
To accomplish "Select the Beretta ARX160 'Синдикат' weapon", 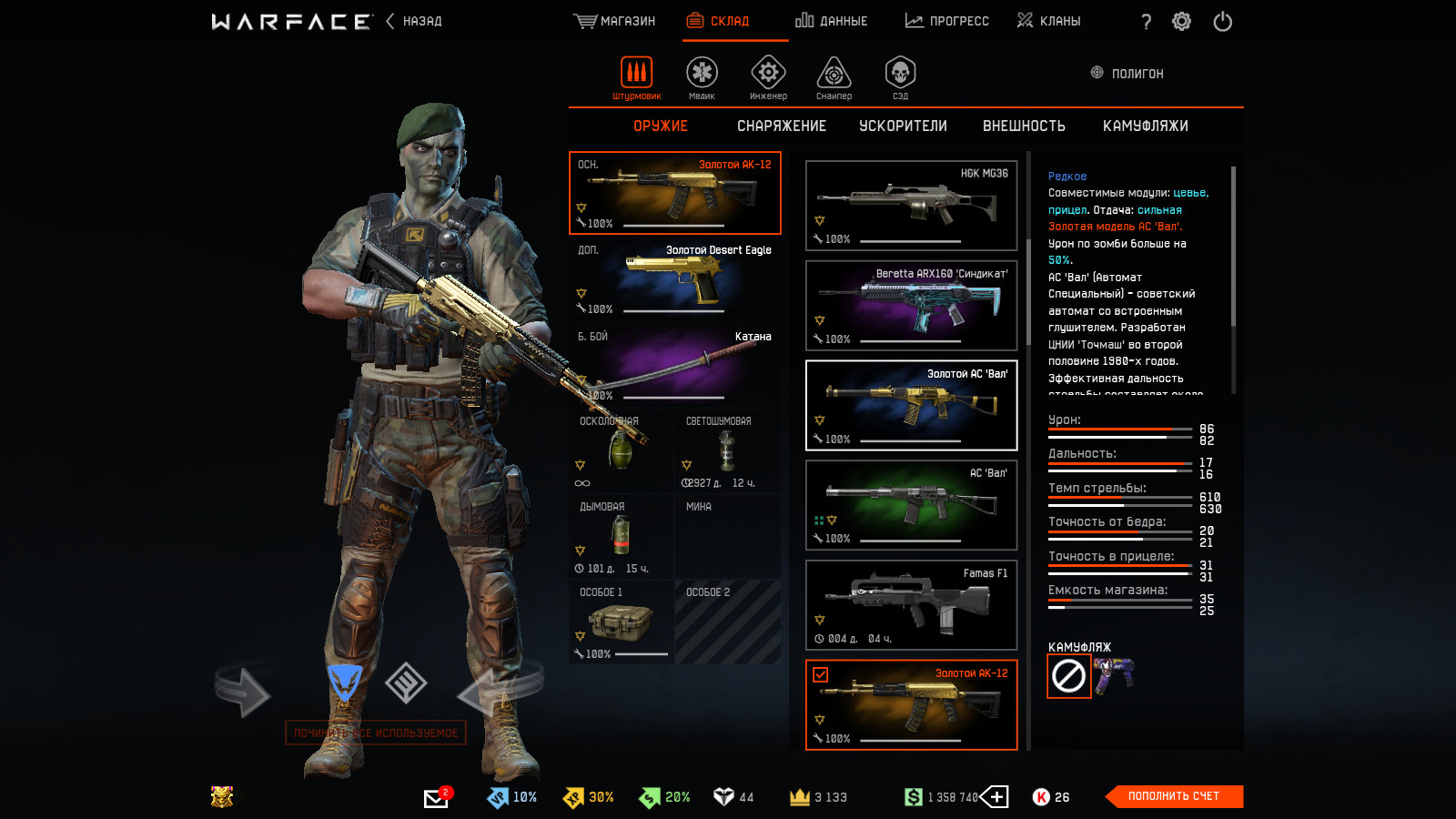I will click(x=911, y=306).
